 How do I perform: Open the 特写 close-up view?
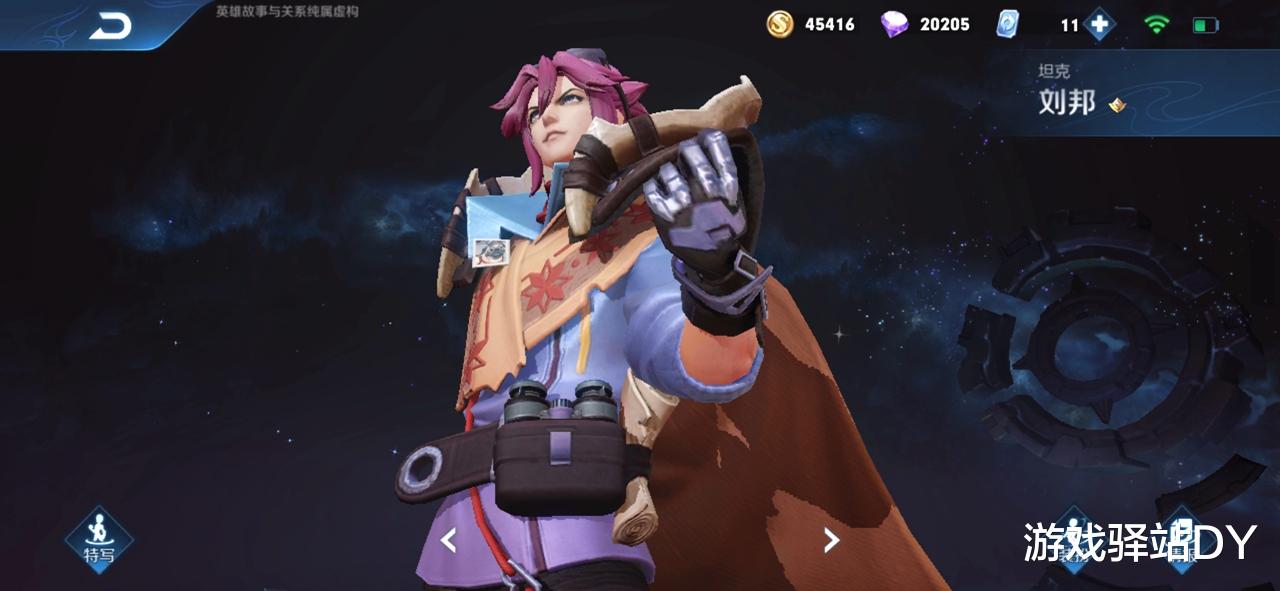click(x=99, y=538)
